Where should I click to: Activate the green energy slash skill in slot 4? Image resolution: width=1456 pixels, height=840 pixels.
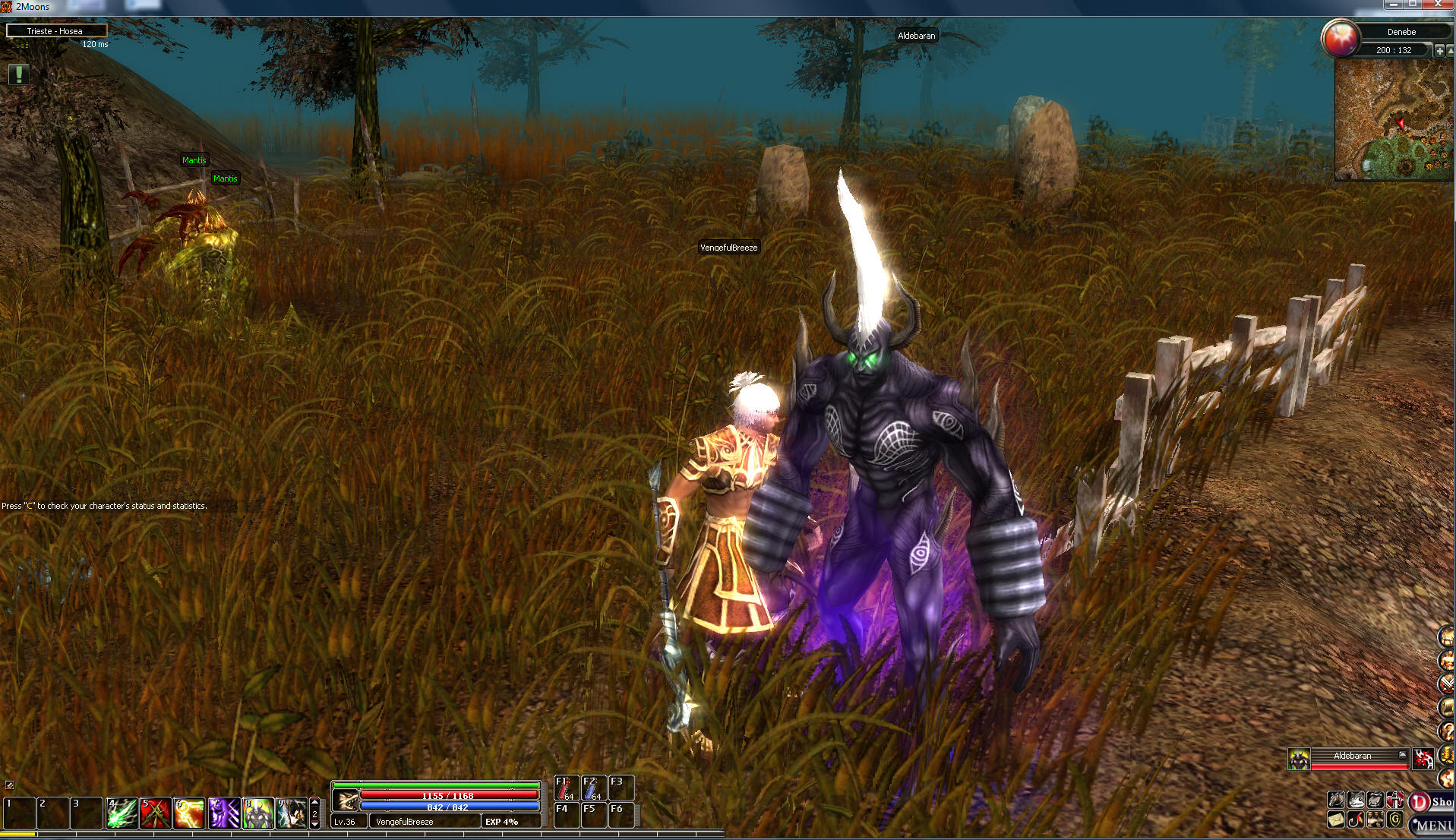pos(121,813)
